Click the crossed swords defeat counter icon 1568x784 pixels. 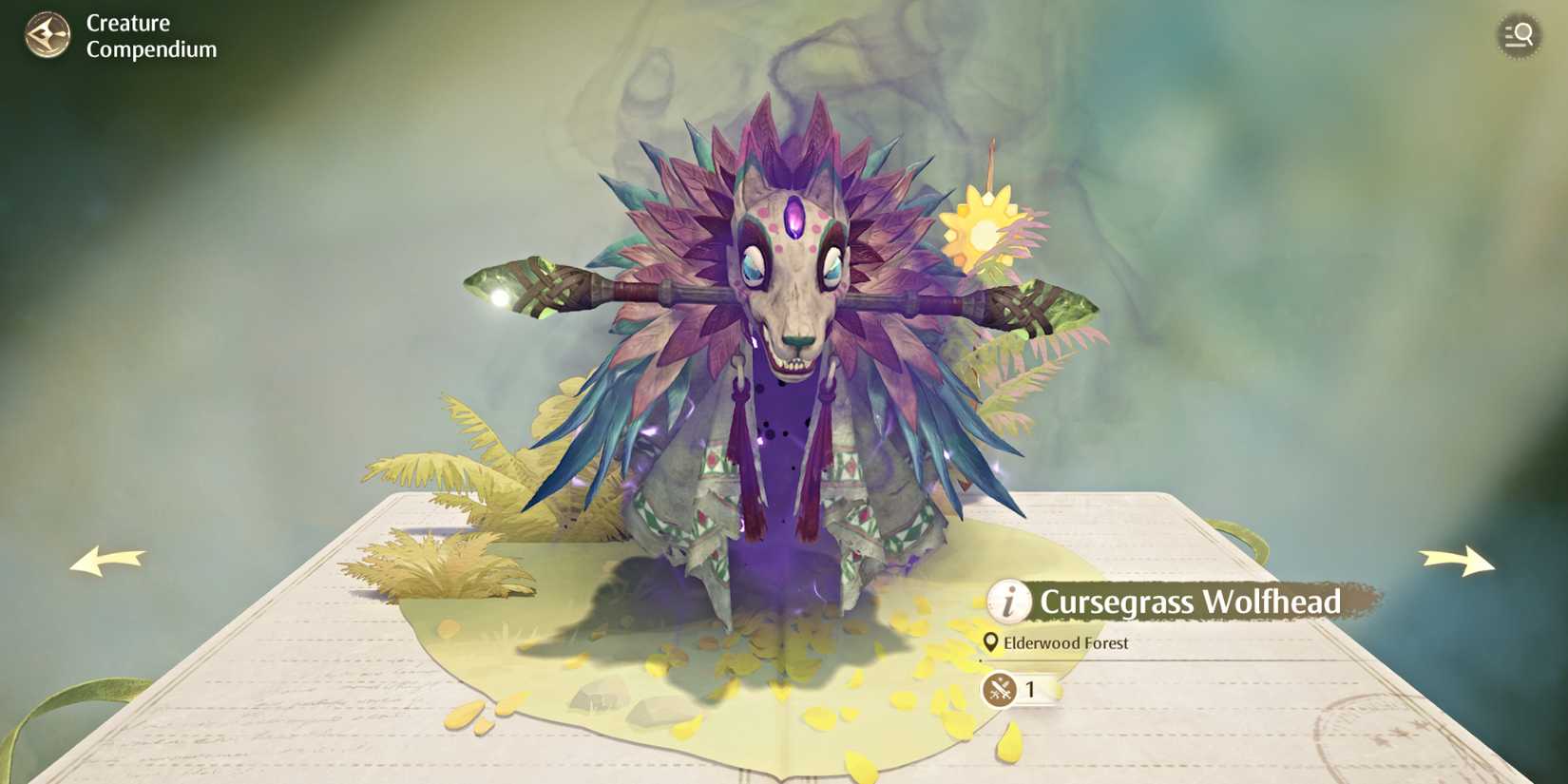(998, 689)
